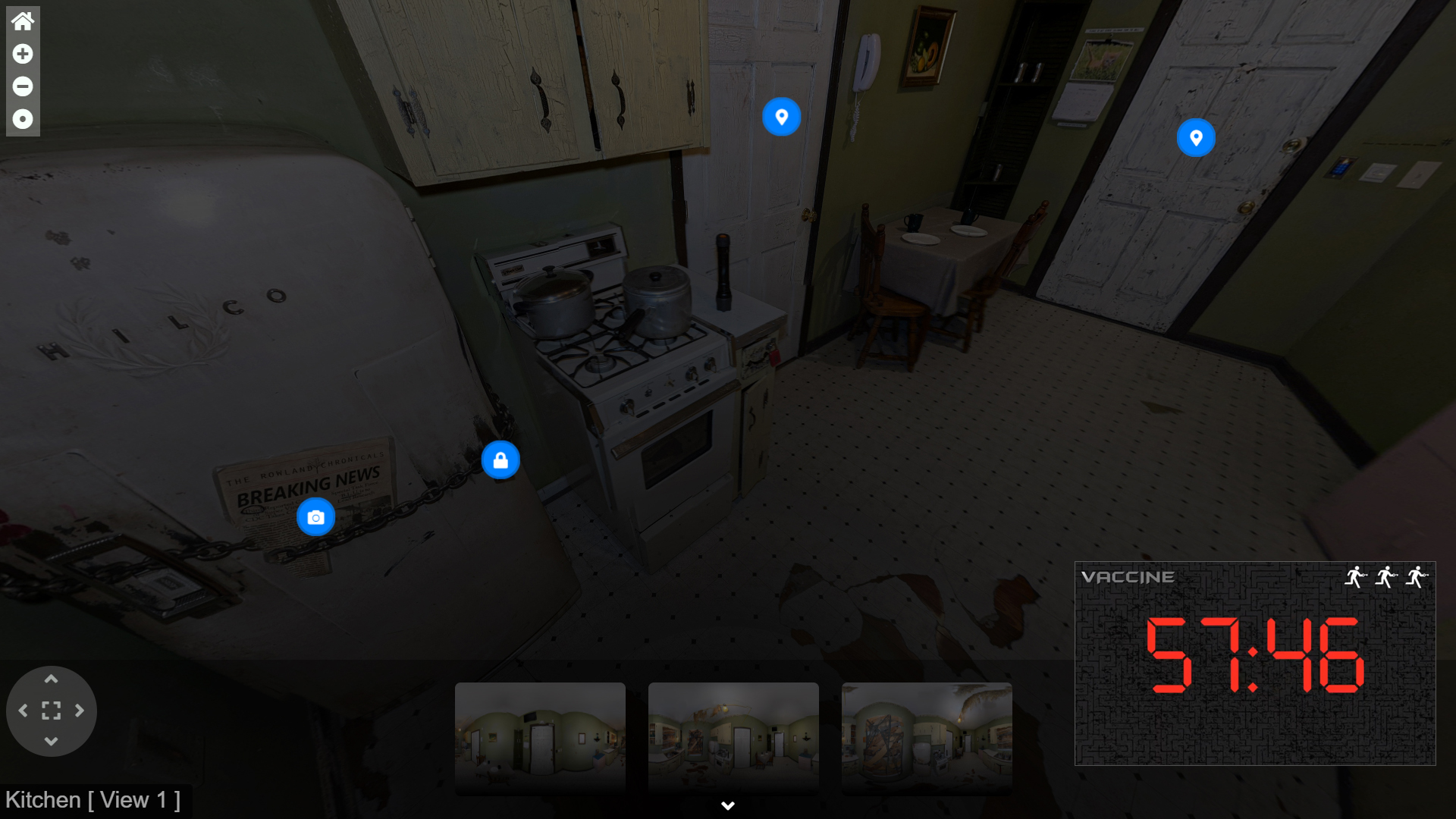1456x819 pixels.
Task: Open the first panorama scene thumbnail
Action: coord(541,738)
